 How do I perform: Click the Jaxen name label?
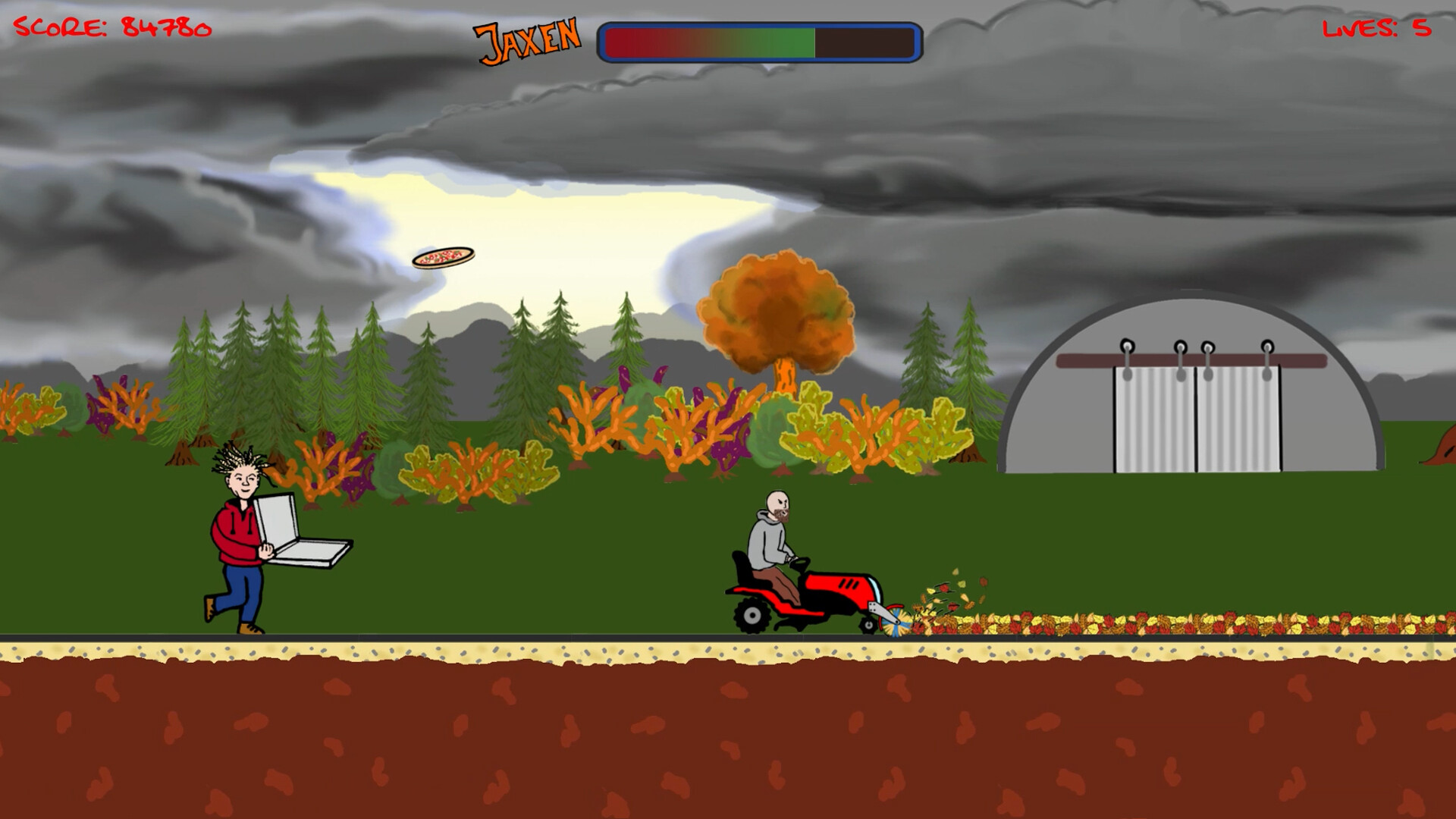point(526,38)
